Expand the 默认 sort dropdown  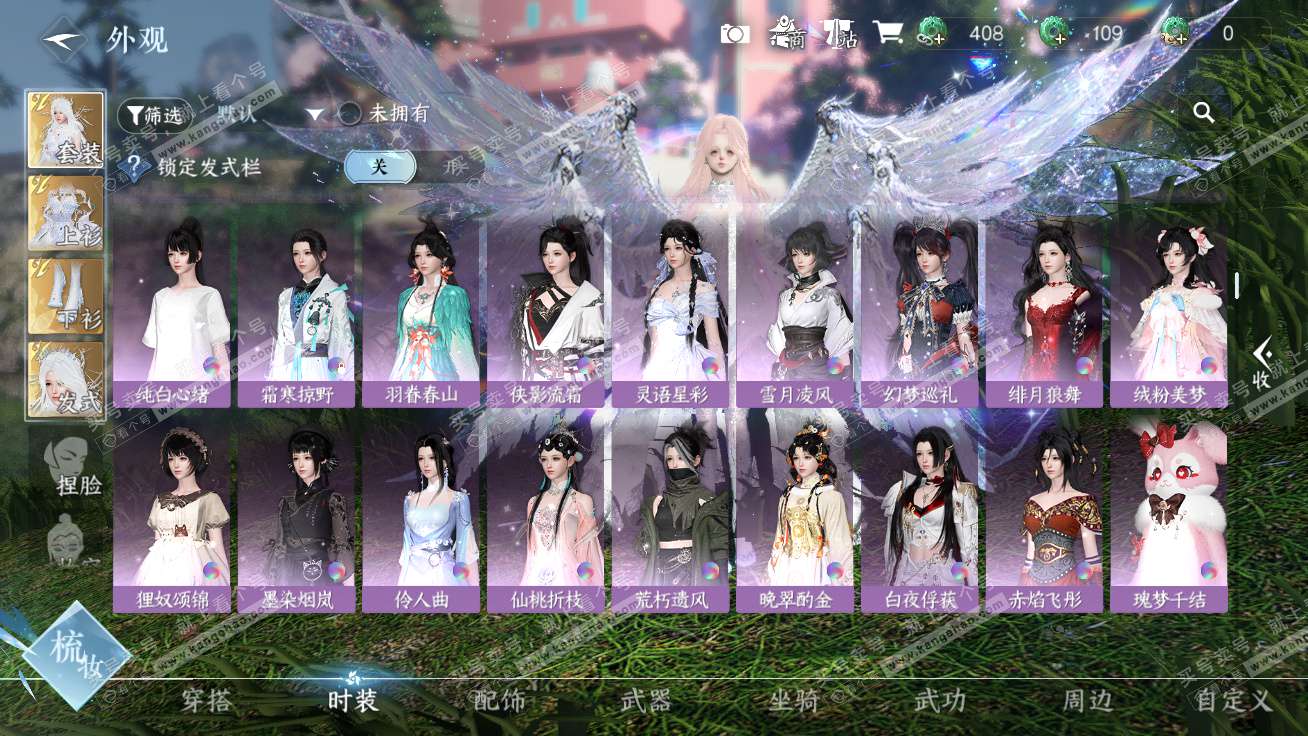314,114
